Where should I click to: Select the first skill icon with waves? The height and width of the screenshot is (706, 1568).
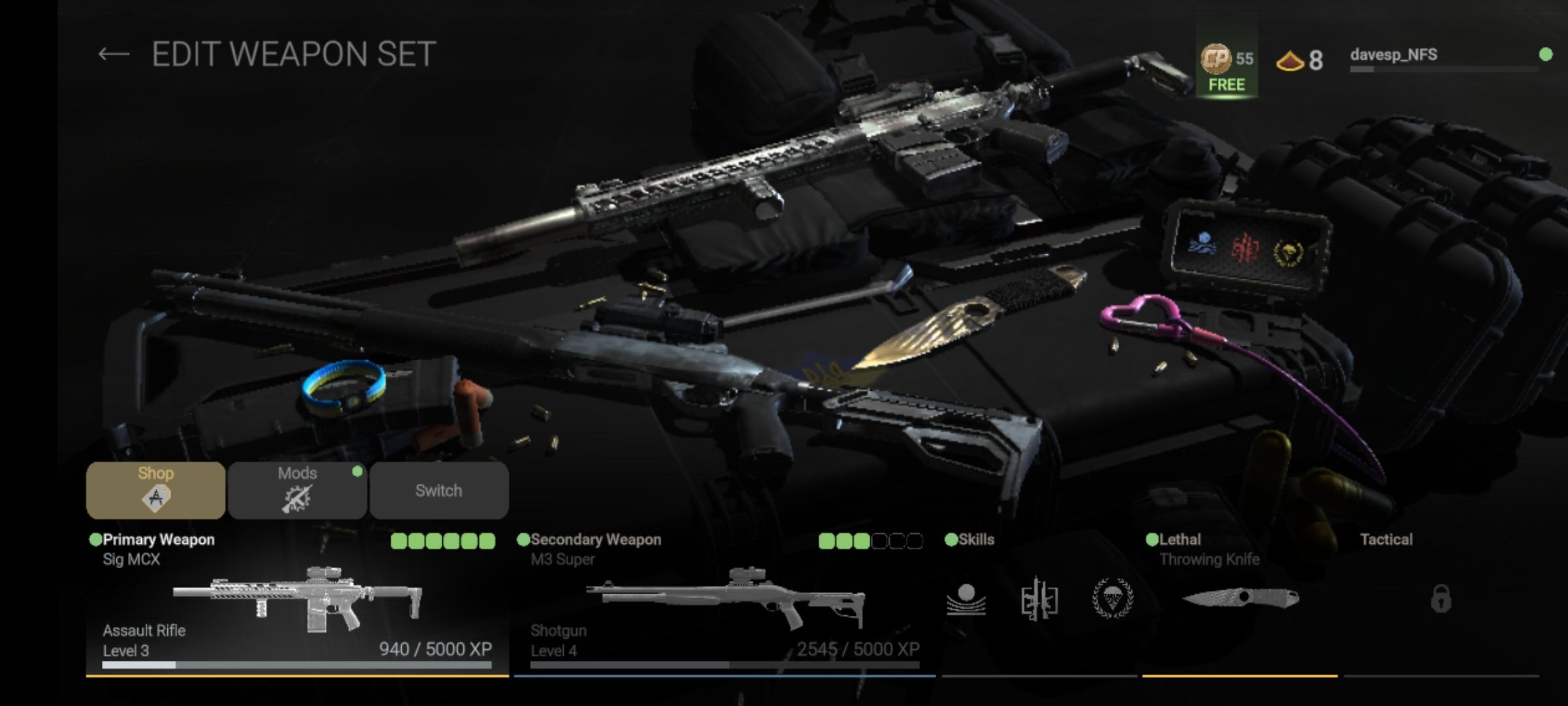point(966,599)
